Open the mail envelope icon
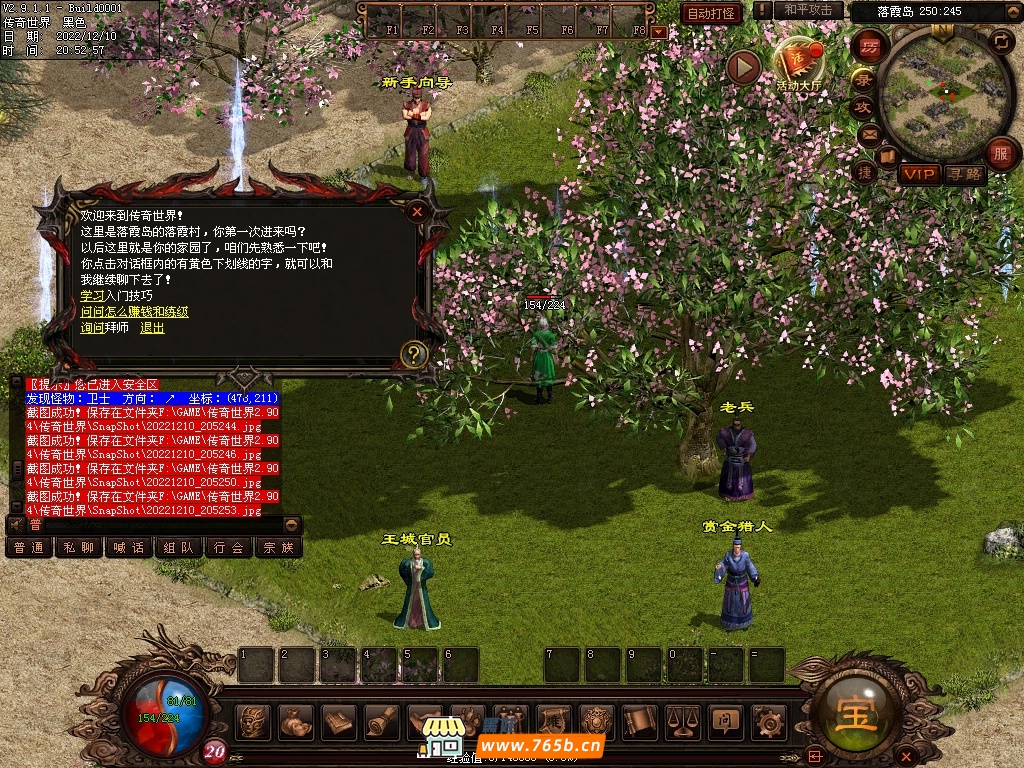 click(869, 134)
